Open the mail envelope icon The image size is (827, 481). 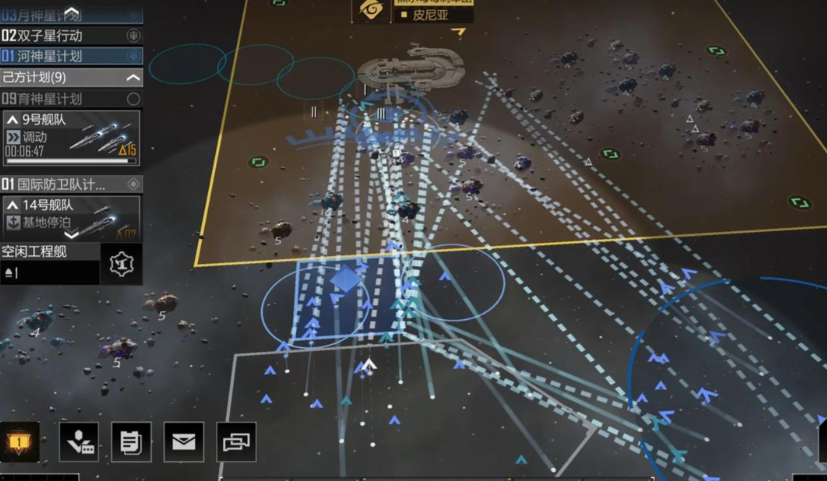(x=184, y=442)
